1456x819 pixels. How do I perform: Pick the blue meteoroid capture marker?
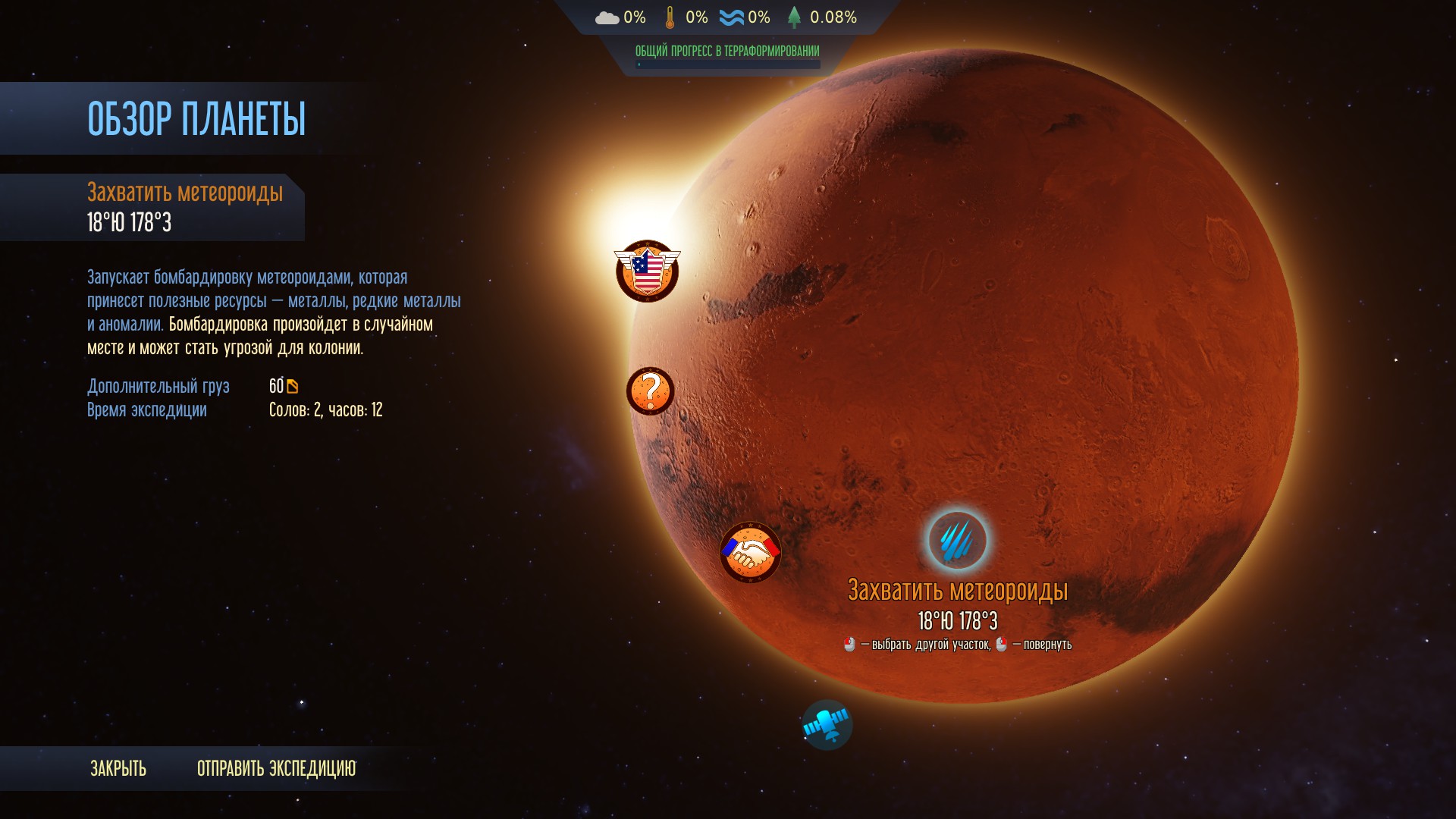[958, 540]
